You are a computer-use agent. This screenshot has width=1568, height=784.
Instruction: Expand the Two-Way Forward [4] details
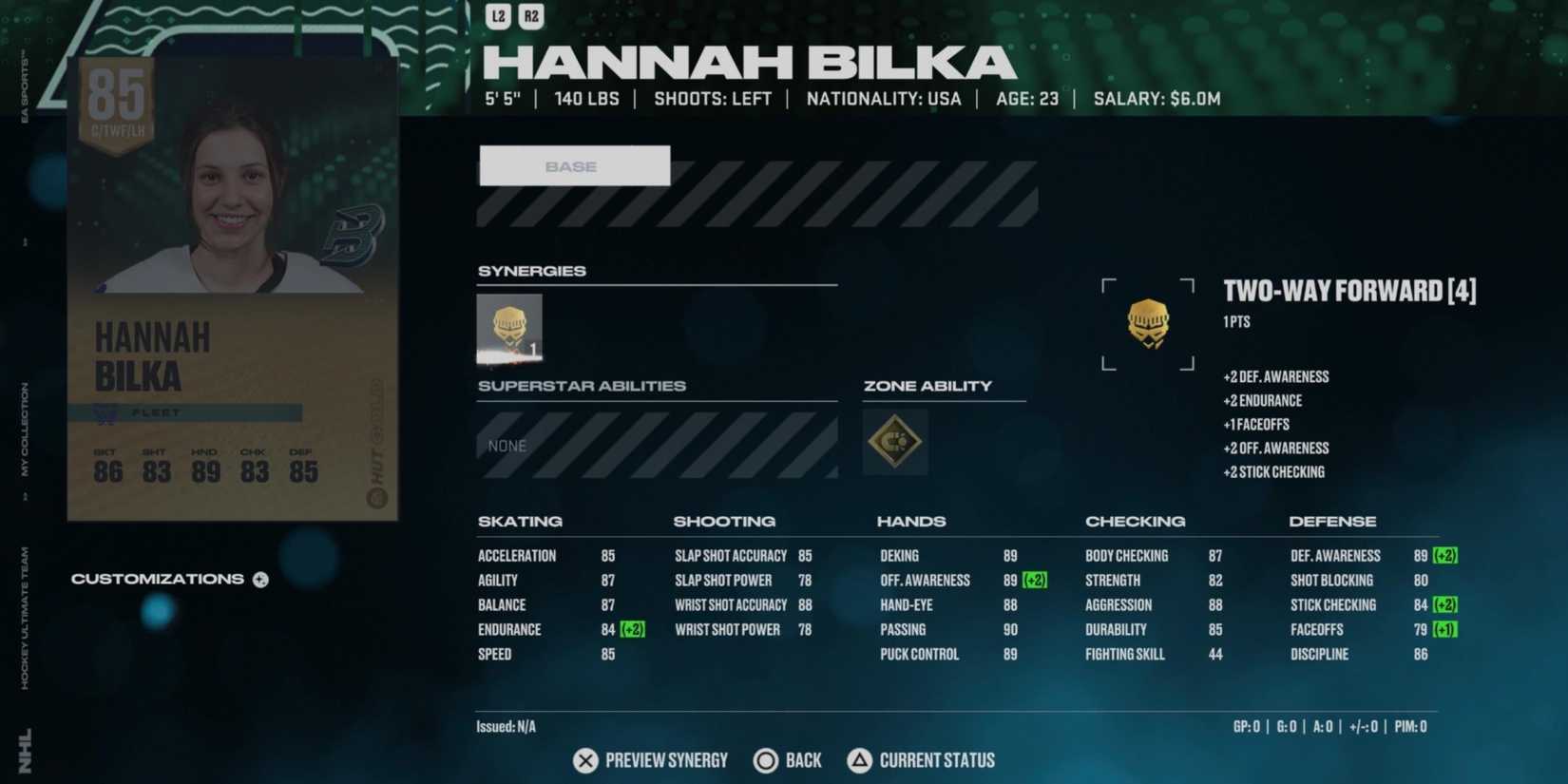1349,291
